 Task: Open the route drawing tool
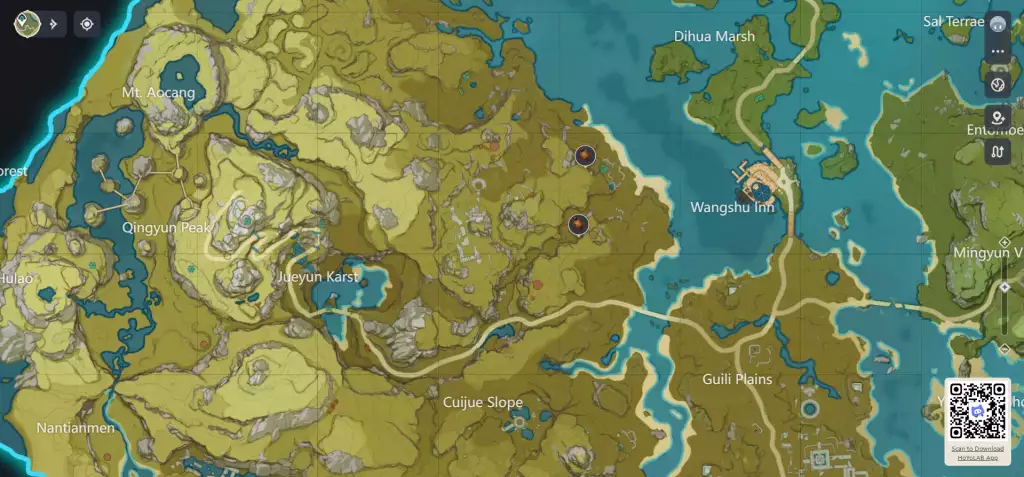point(998,152)
